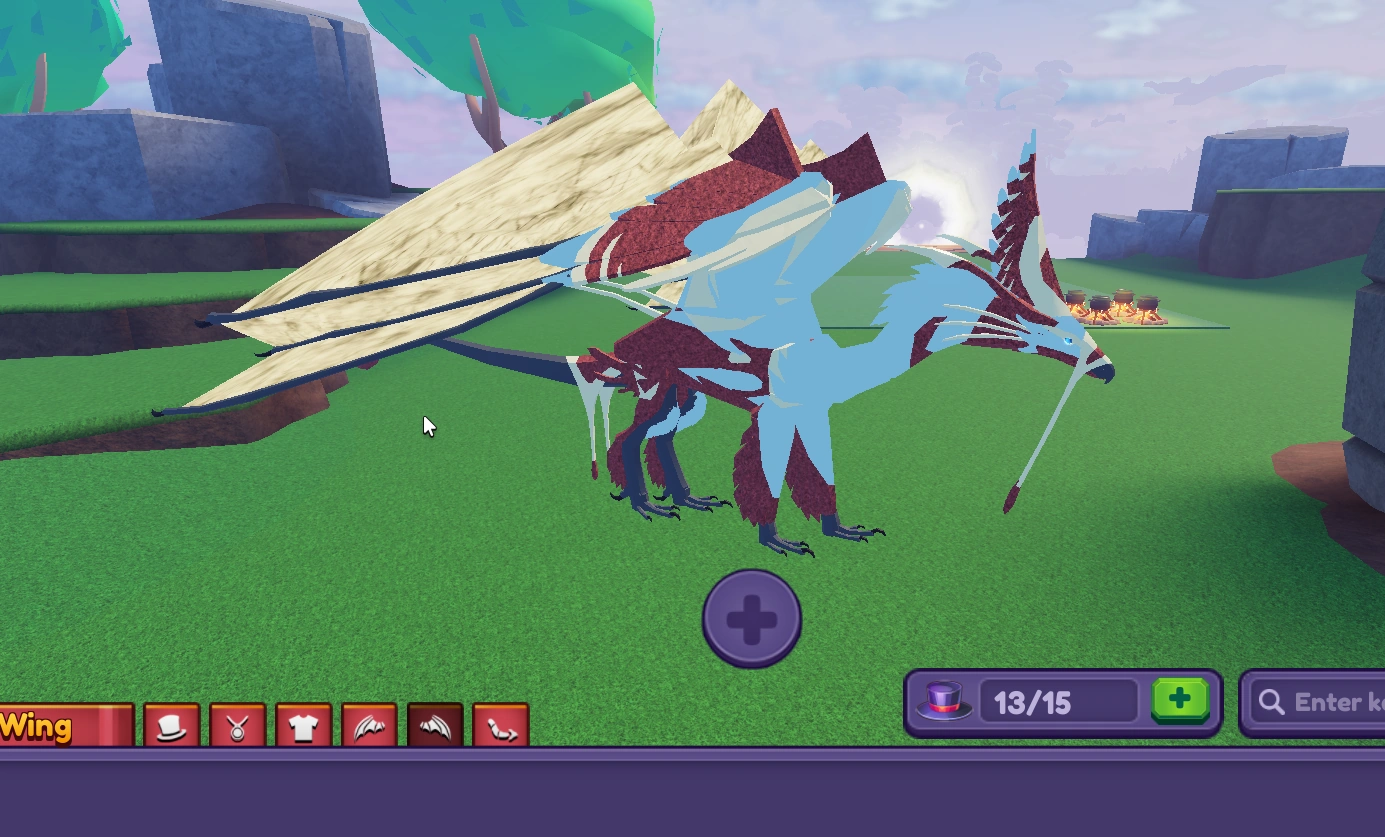Viewport: 1385px width, 837px height.
Task: Open the light bat wing category
Action: click(x=370, y=727)
